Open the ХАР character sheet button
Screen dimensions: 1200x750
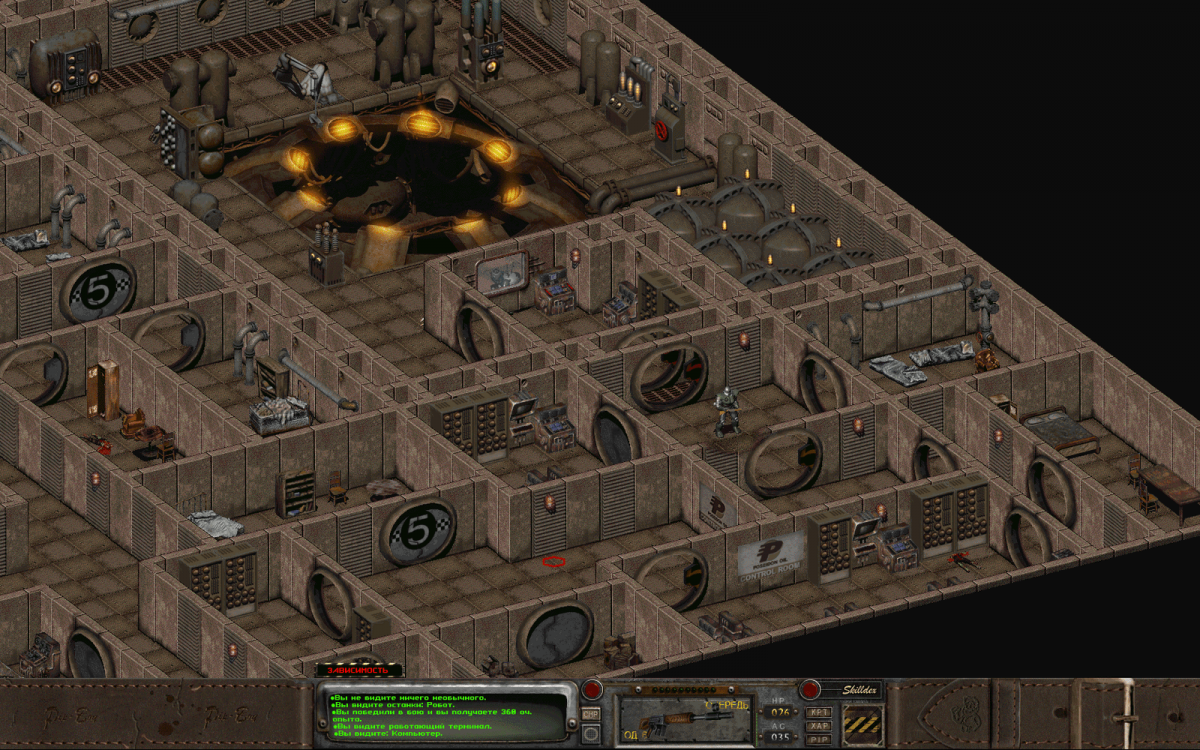(818, 726)
